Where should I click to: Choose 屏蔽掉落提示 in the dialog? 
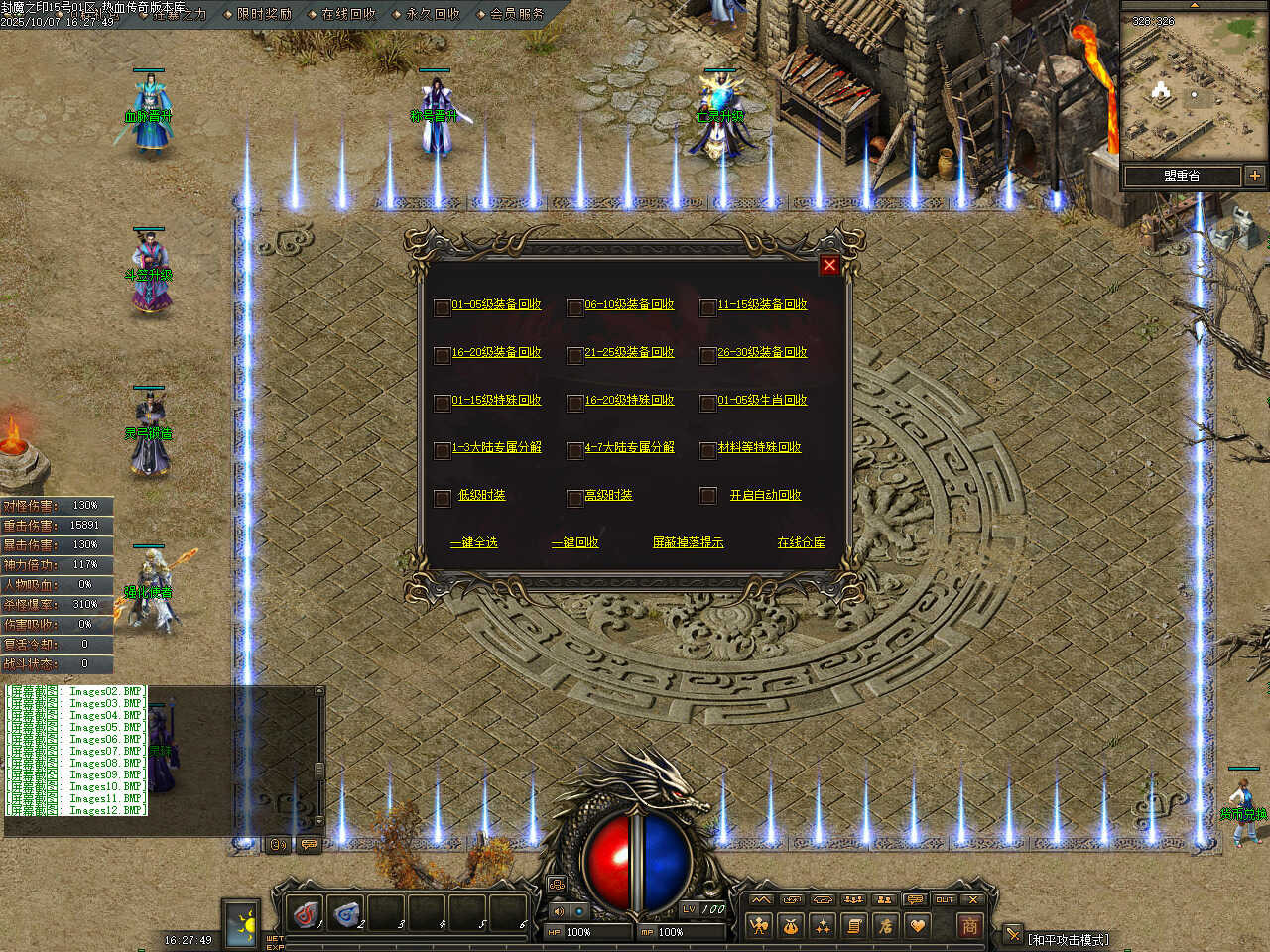[688, 542]
